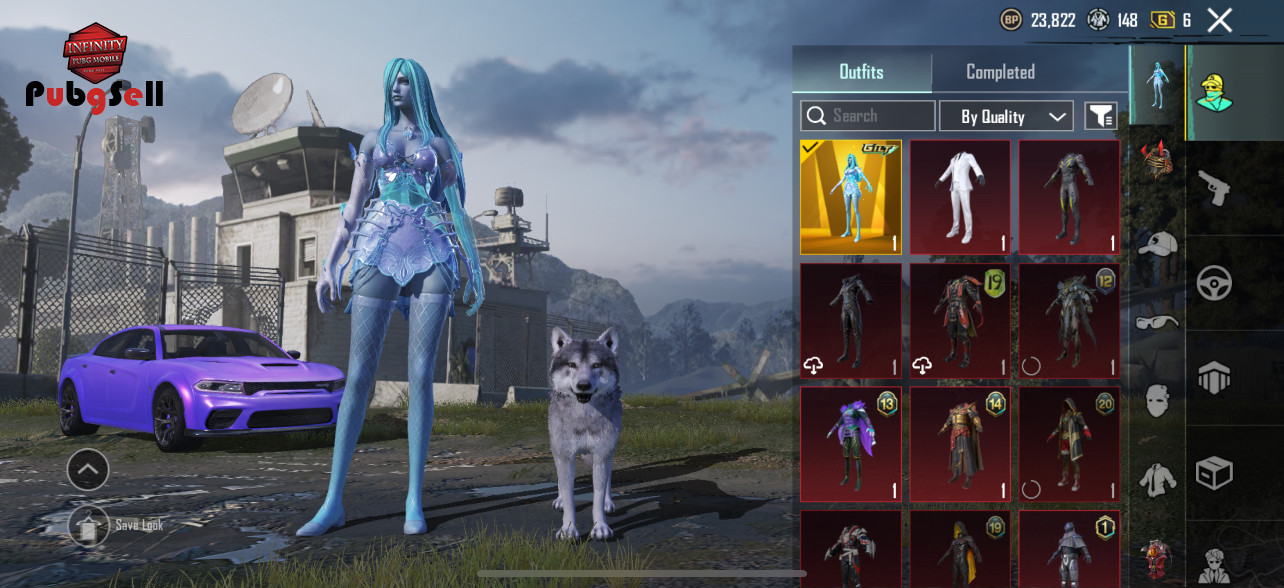The width and height of the screenshot is (1284, 588).
Task: Switch to the Completed tab
Action: click(x=1000, y=72)
